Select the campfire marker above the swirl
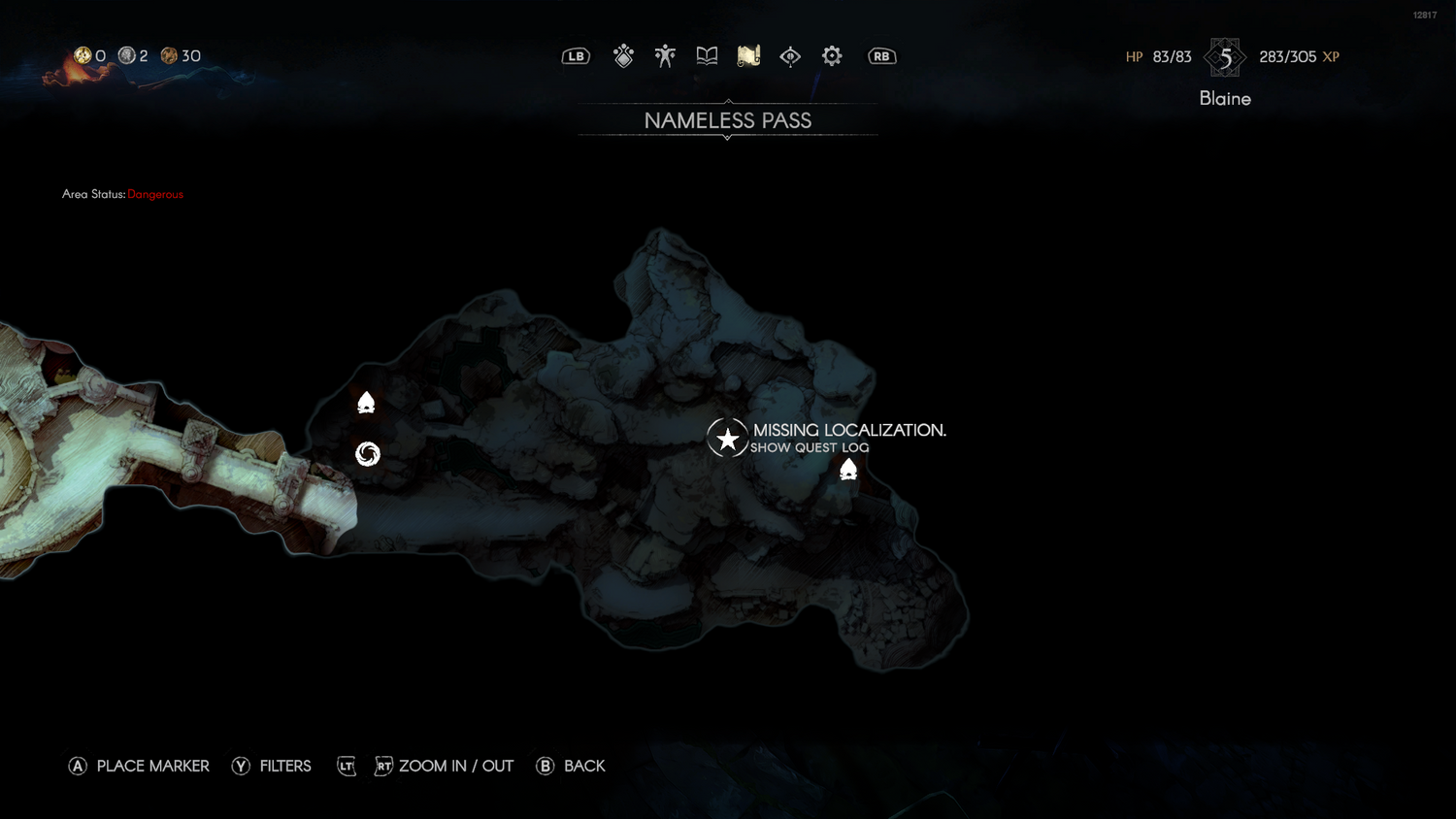The width and height of the screenshot is (1456, 819). point(366,402)
